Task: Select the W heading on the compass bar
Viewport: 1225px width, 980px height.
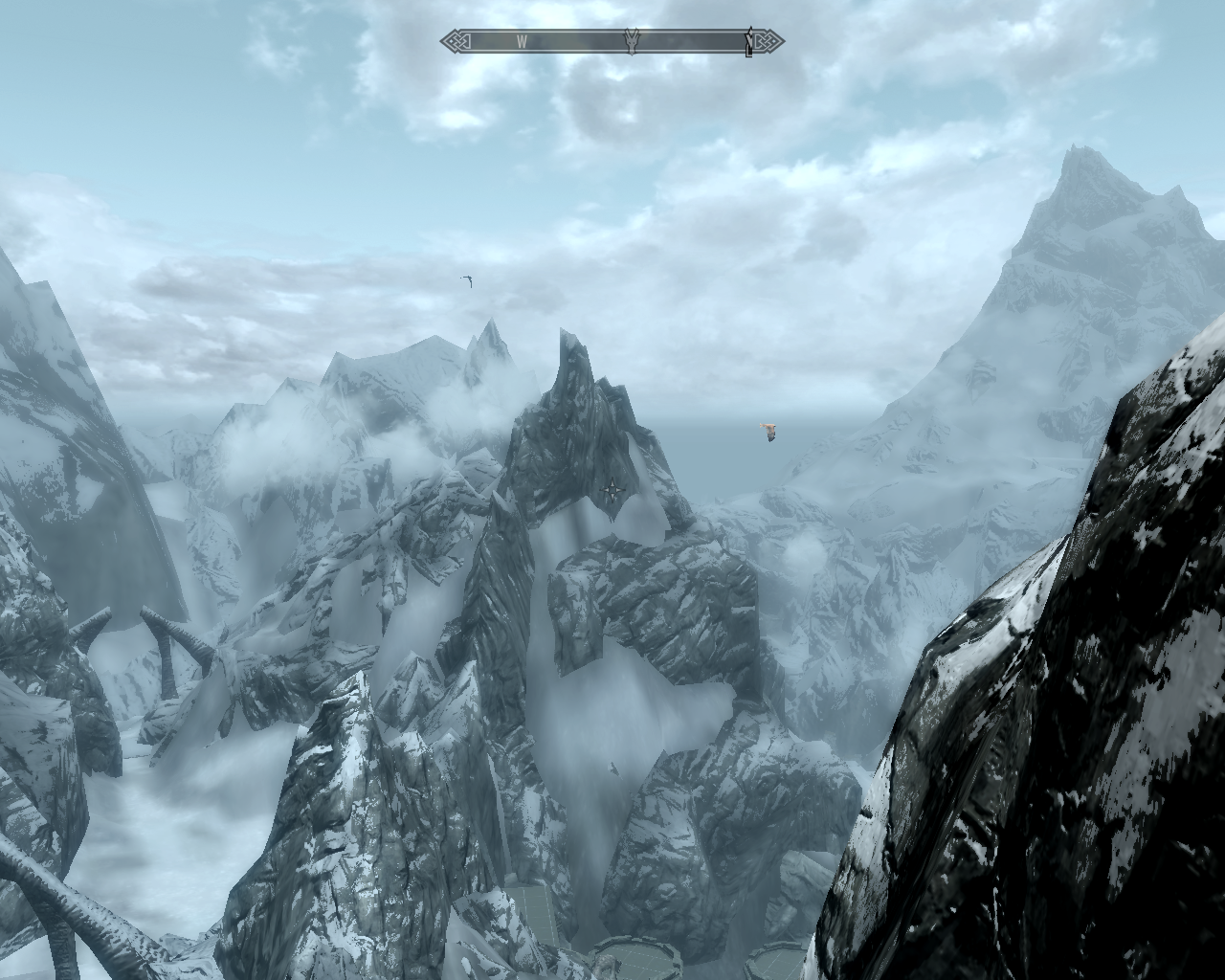Action: coord(523,41)
